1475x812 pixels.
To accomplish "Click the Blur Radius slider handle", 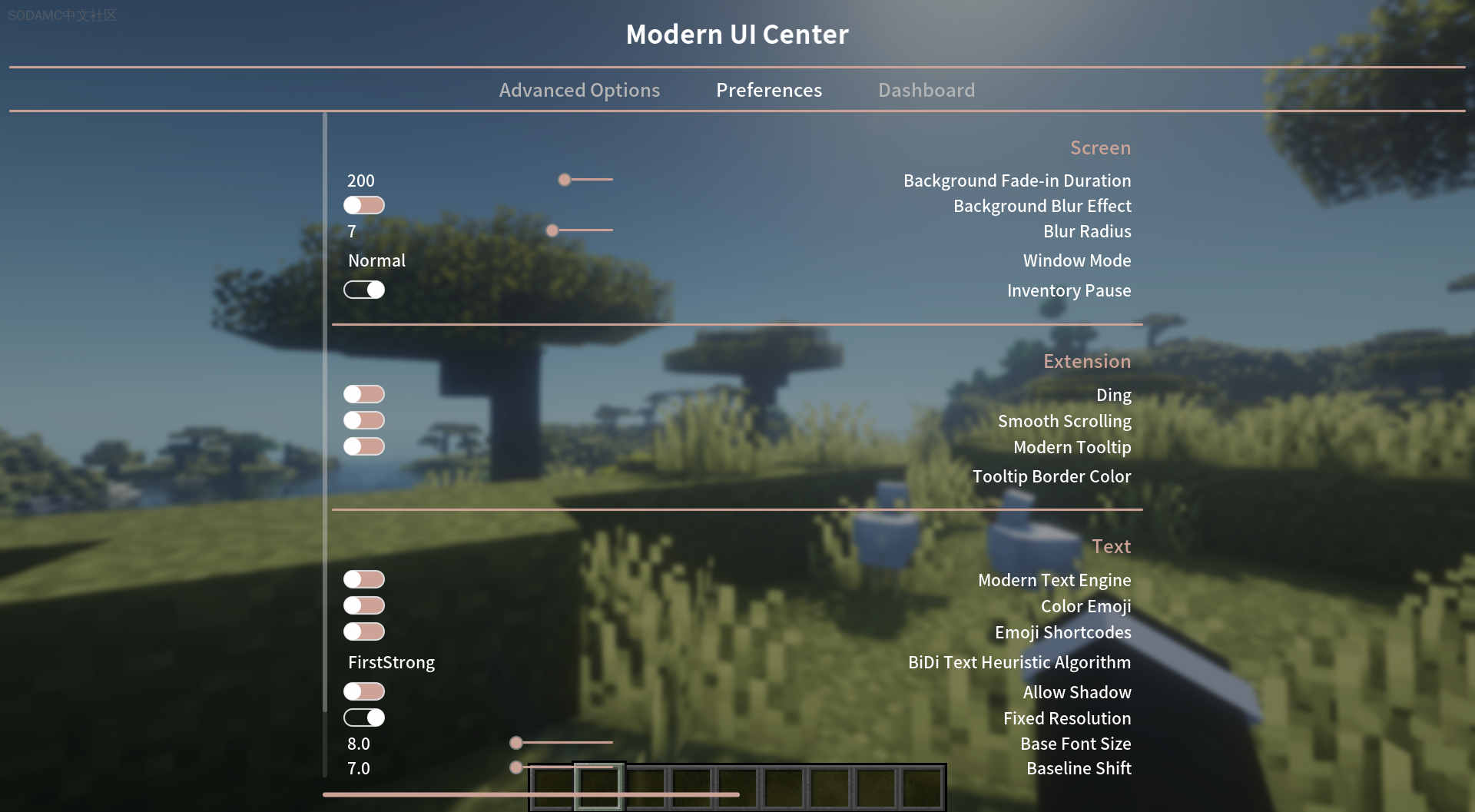I will pos(552,230).
